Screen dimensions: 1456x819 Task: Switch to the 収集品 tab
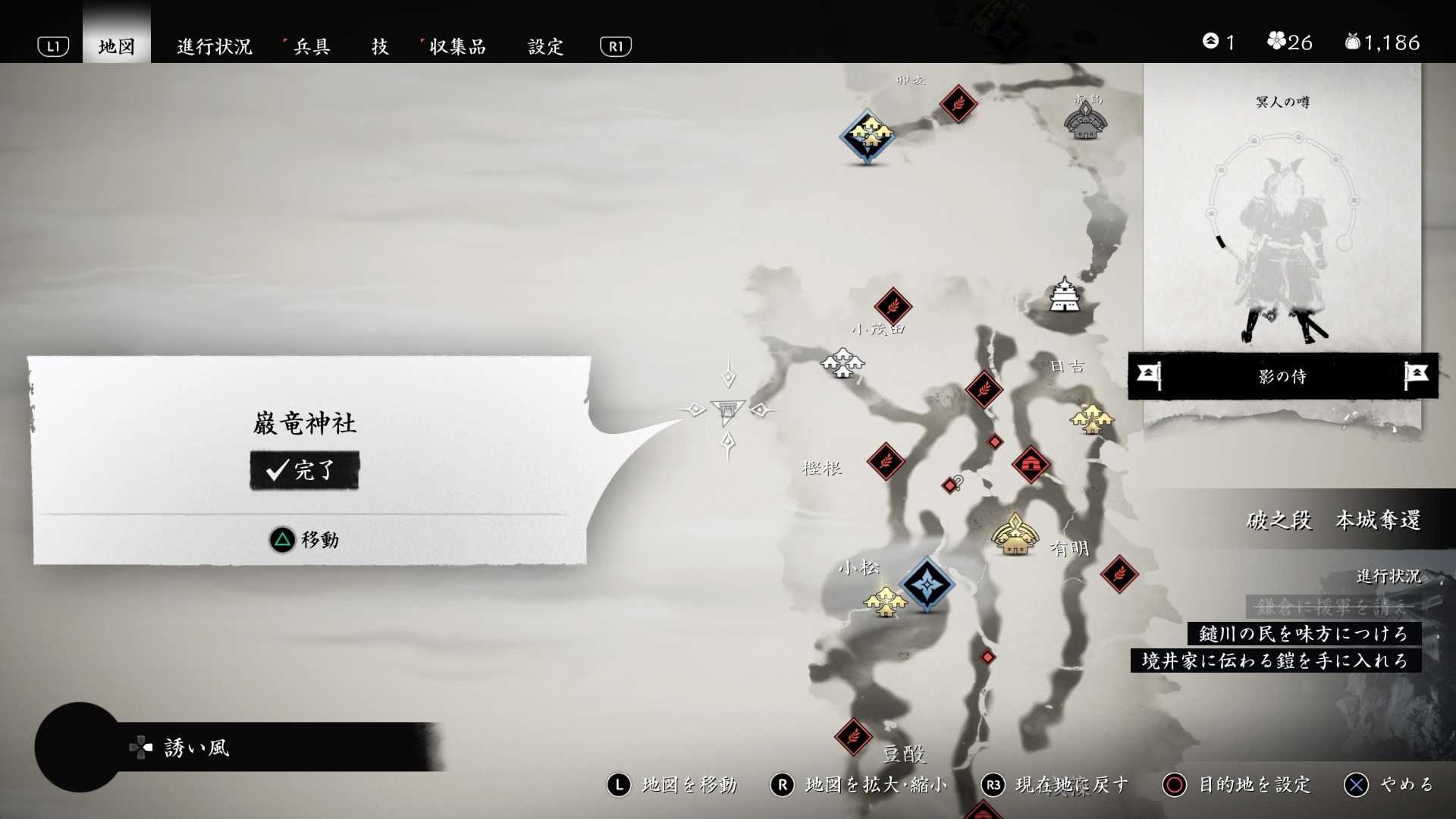458,46
